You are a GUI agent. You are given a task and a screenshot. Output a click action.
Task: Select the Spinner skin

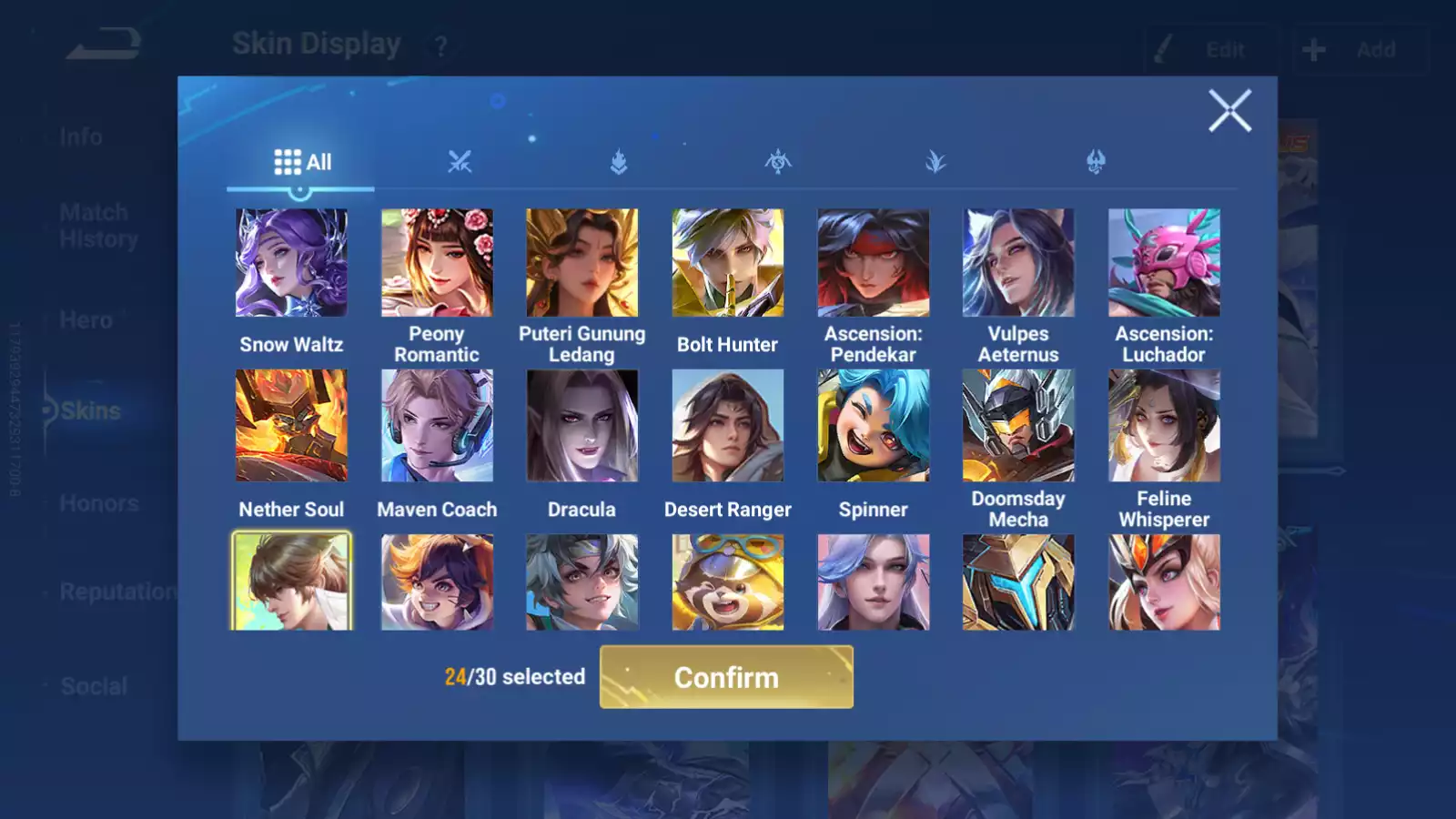tap(874, 425)
